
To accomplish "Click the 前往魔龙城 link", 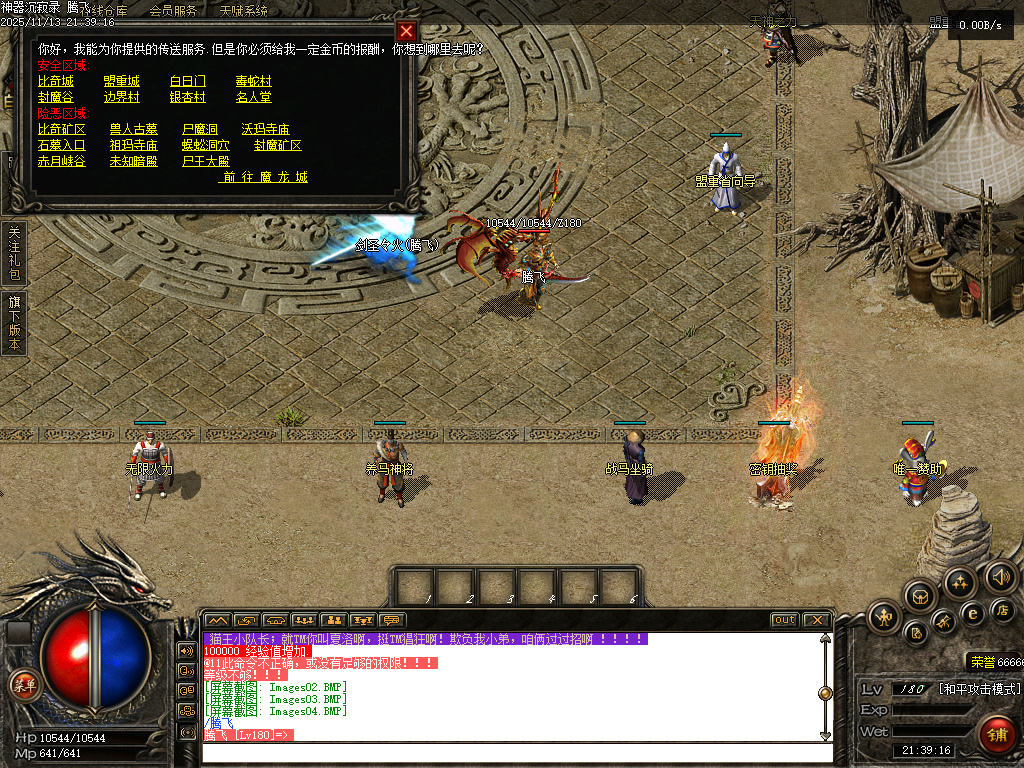I will [265, 177].
